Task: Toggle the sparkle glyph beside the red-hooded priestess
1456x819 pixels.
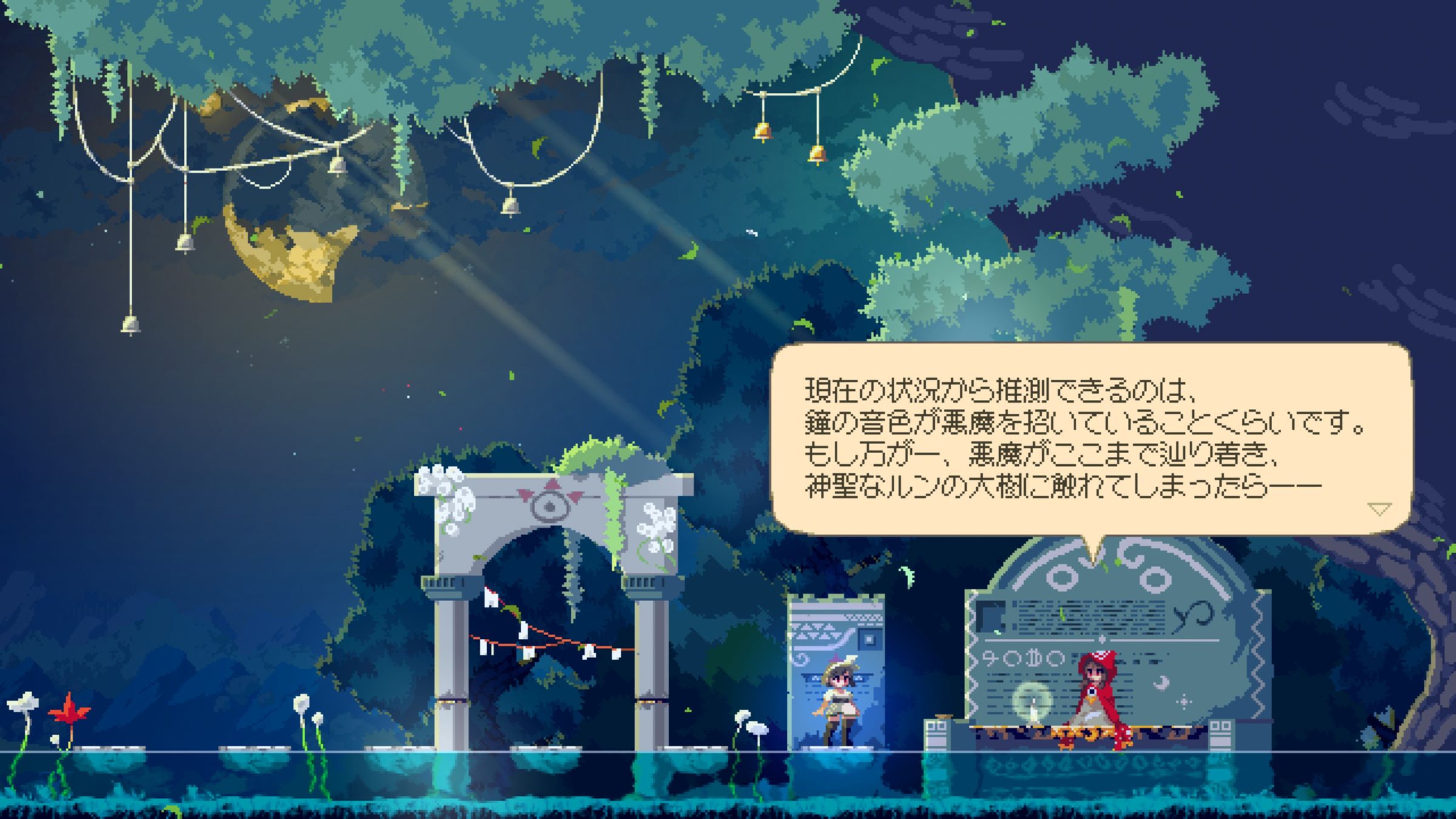Action: (x=1185, y=701)
